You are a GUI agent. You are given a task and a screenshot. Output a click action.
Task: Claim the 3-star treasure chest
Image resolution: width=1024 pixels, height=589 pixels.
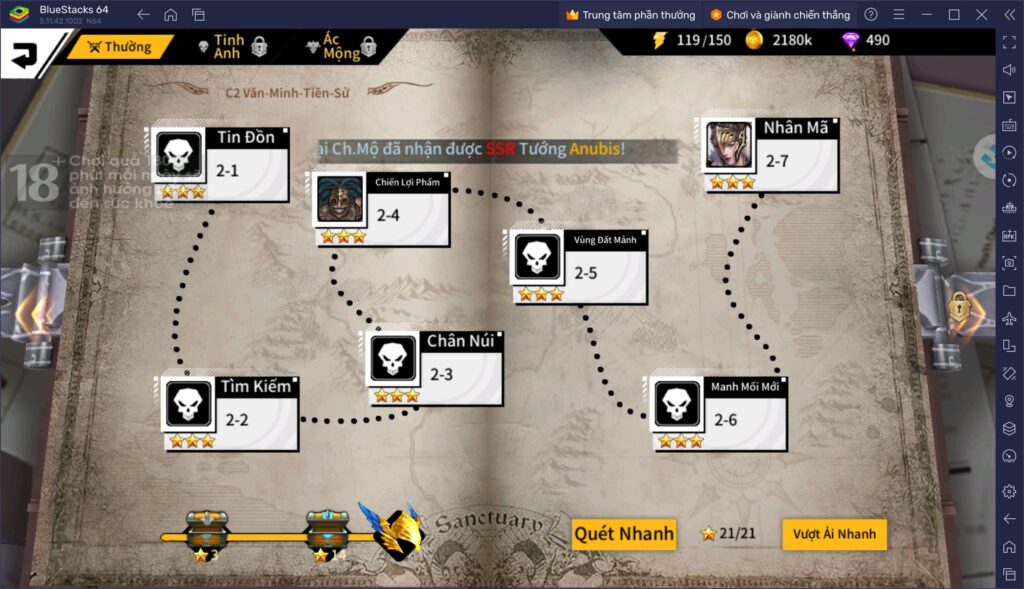click(207, 529)
